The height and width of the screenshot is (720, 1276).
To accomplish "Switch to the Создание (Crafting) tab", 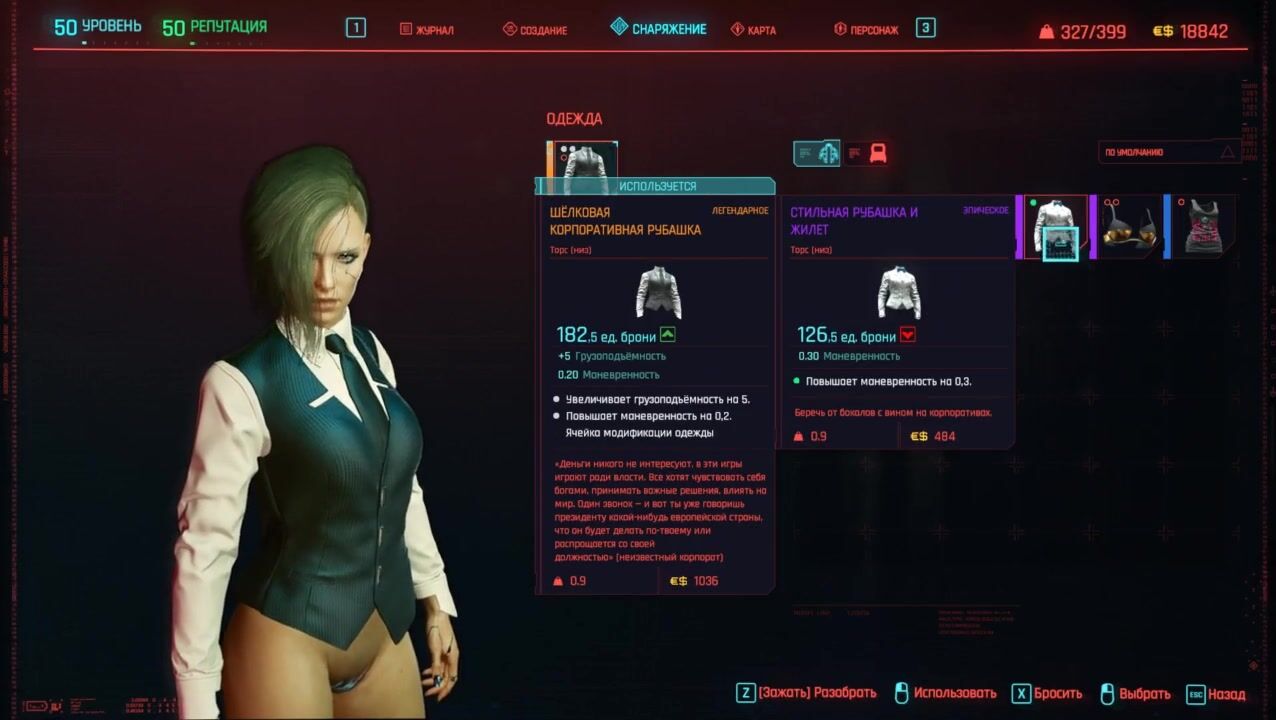I will point(535,30).
